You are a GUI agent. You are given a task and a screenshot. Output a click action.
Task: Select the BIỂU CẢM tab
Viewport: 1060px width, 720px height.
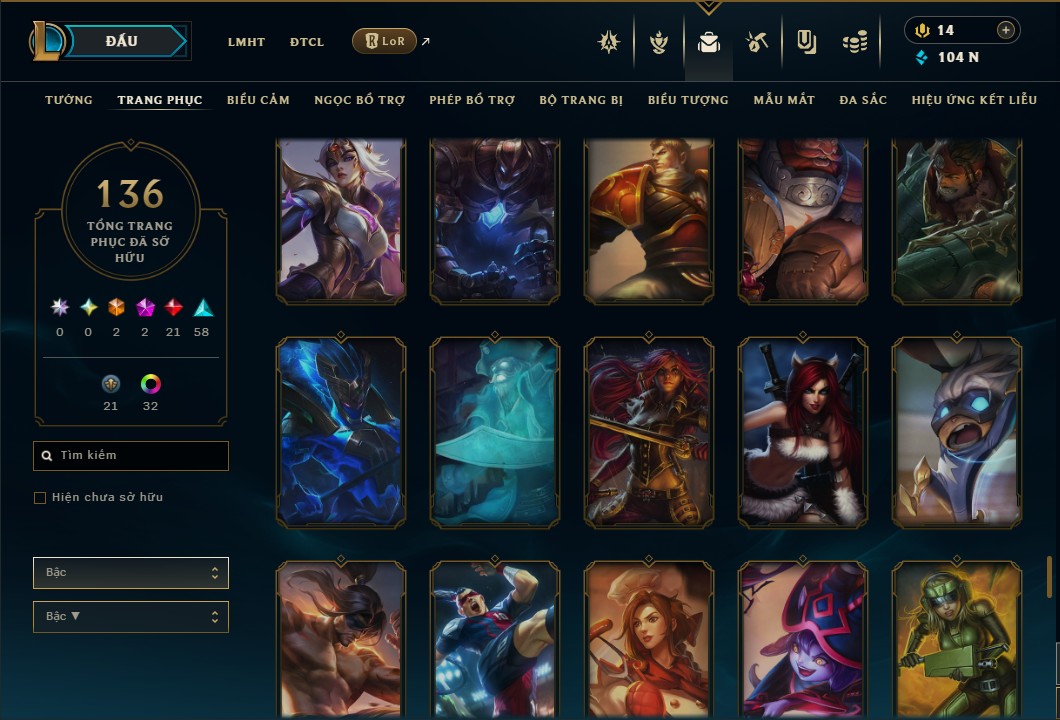point(258,100)
